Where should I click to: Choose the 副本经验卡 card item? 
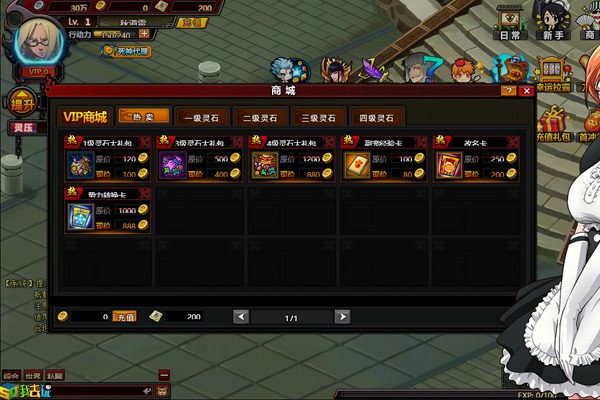point(355,165)
